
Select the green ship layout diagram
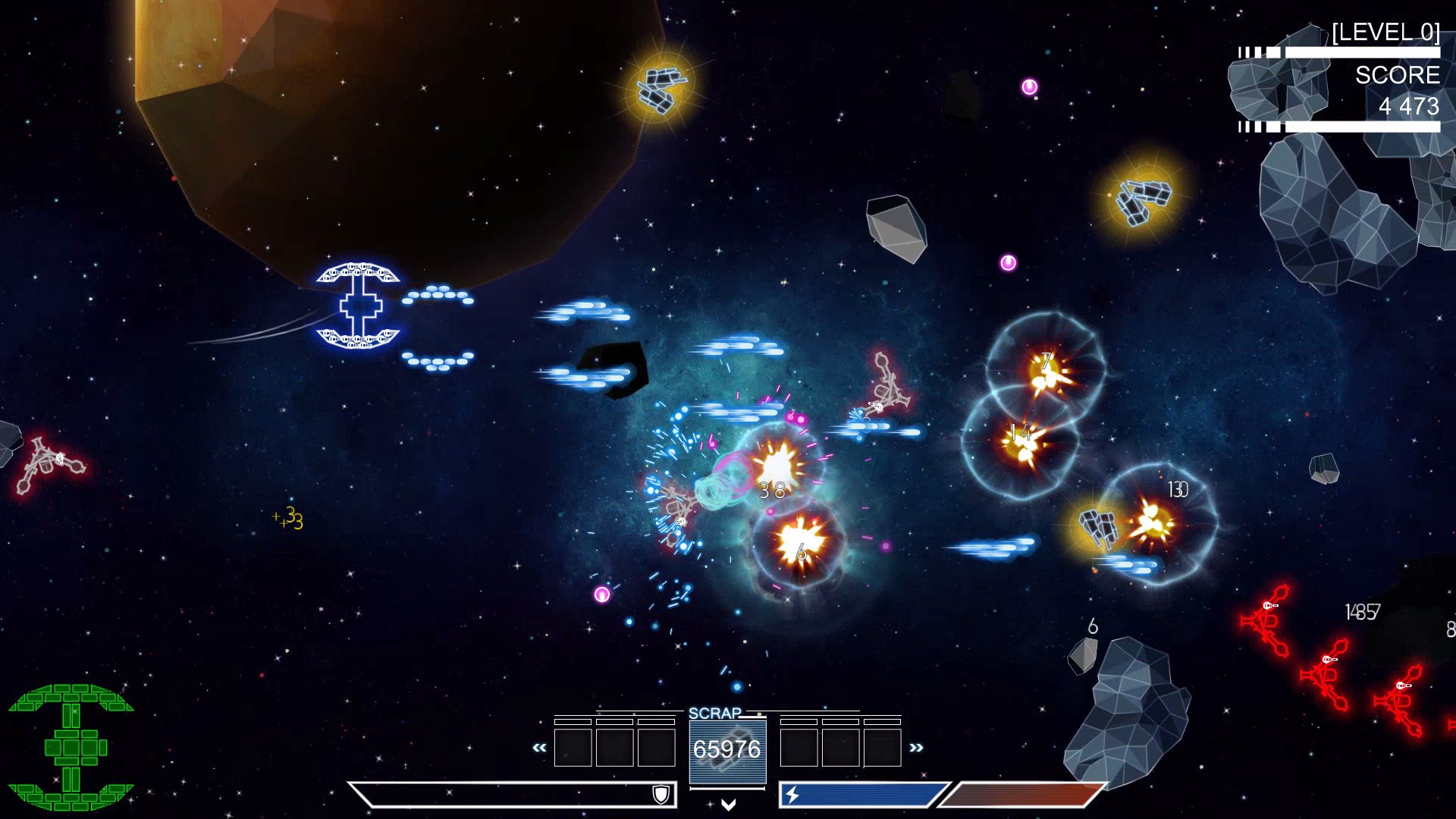[x=71, y=747]
